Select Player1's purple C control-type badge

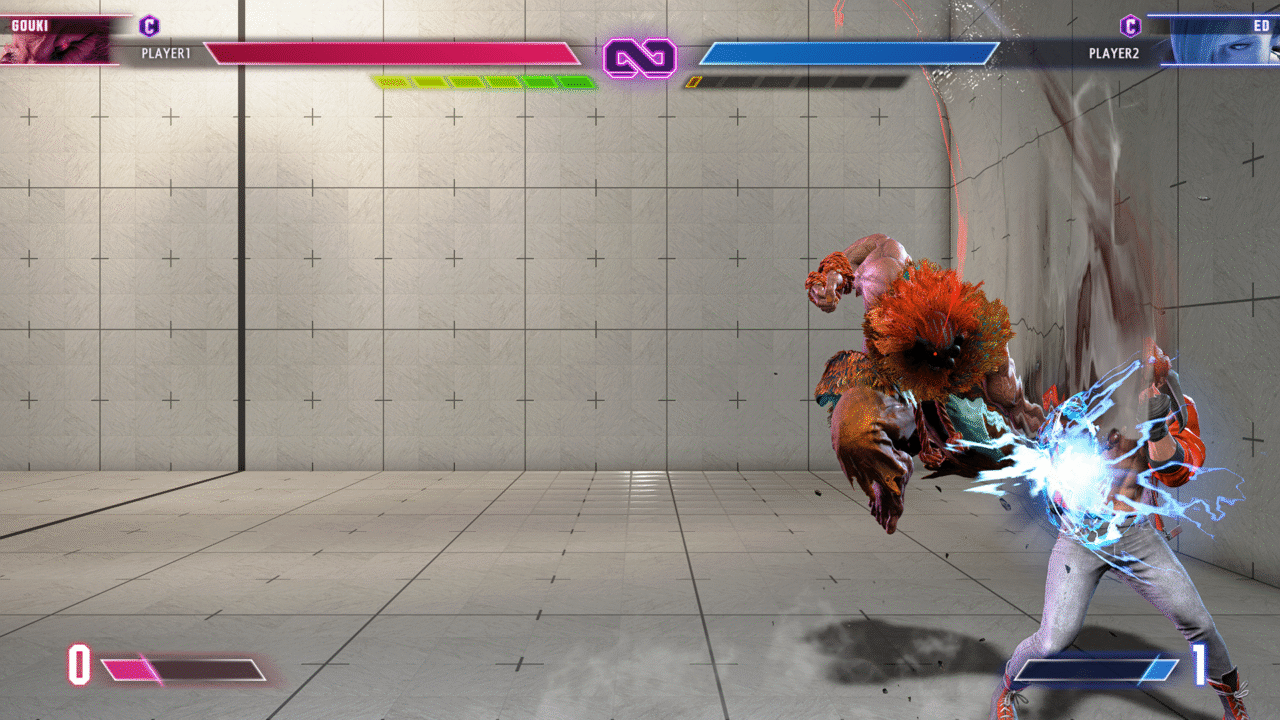[149, 26]
